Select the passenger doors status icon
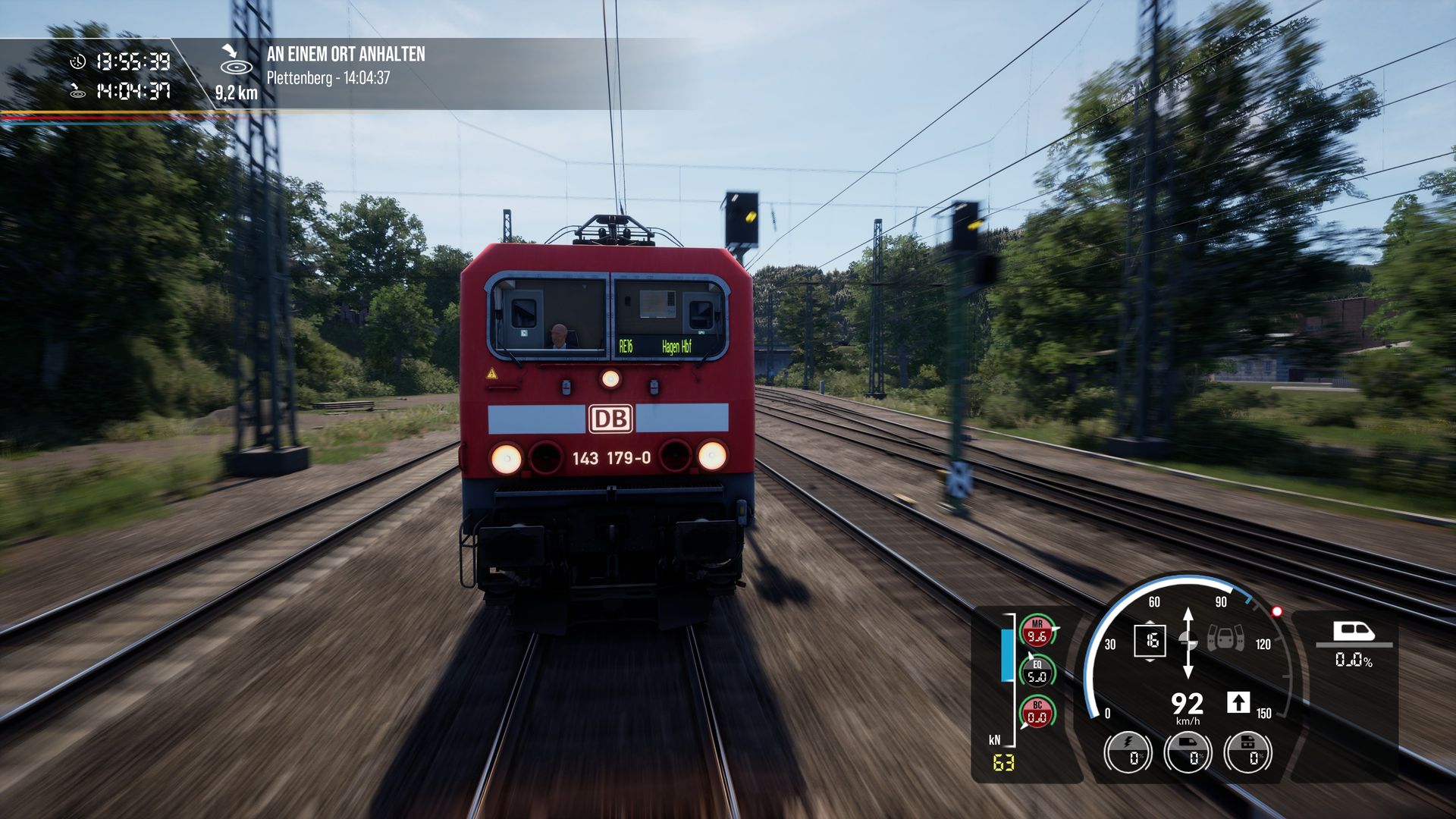This screenshot has width=1456, height=819. (x=1225, y=638)
